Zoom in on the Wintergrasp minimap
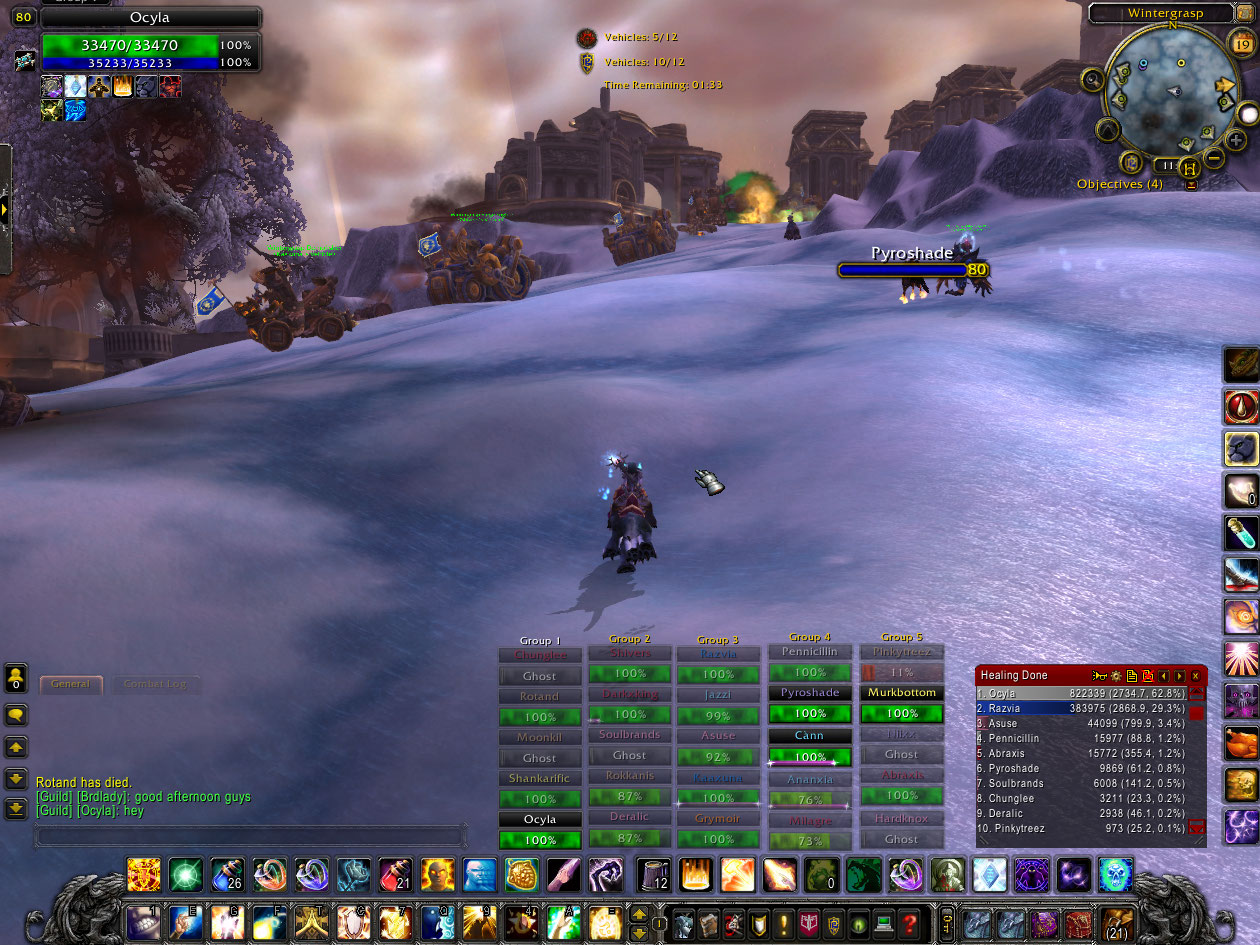 1236,140
